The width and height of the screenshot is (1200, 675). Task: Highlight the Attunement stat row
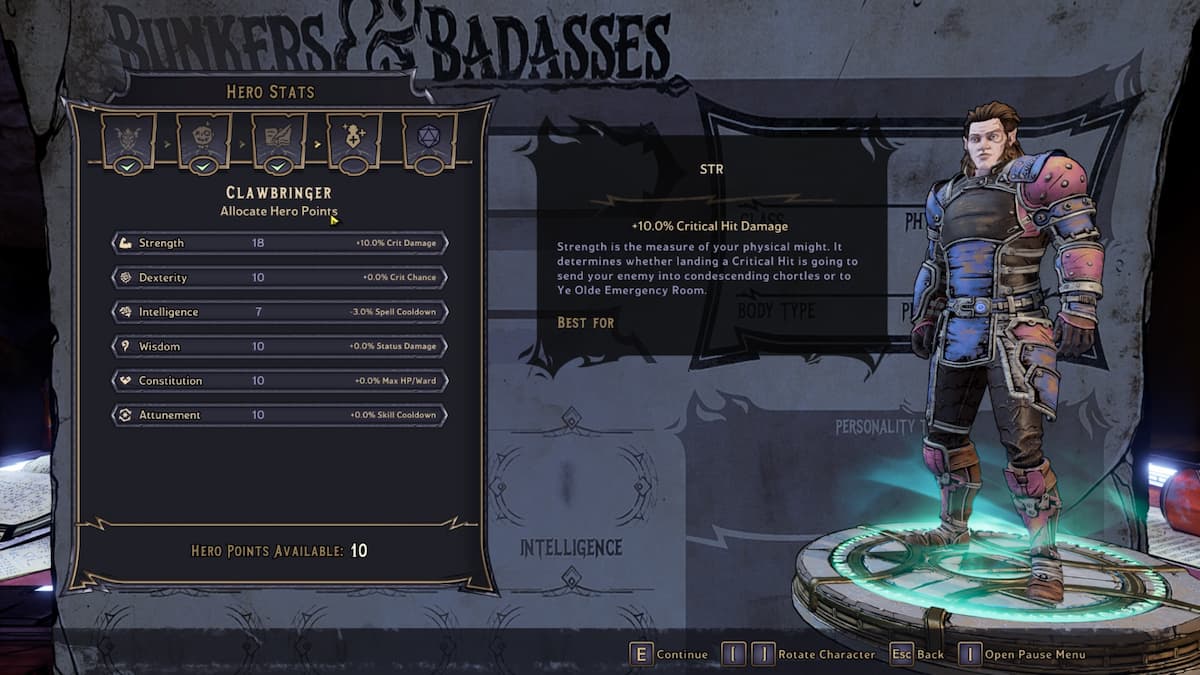(279, 415)
